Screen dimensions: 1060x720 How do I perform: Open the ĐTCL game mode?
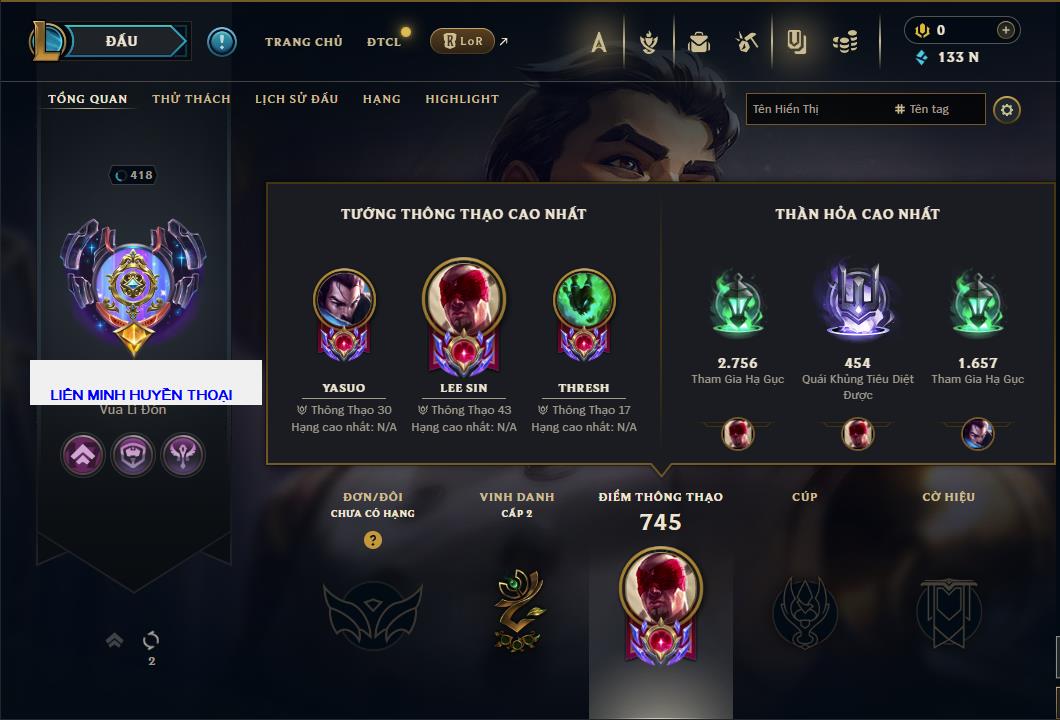[x=384, y=42]
